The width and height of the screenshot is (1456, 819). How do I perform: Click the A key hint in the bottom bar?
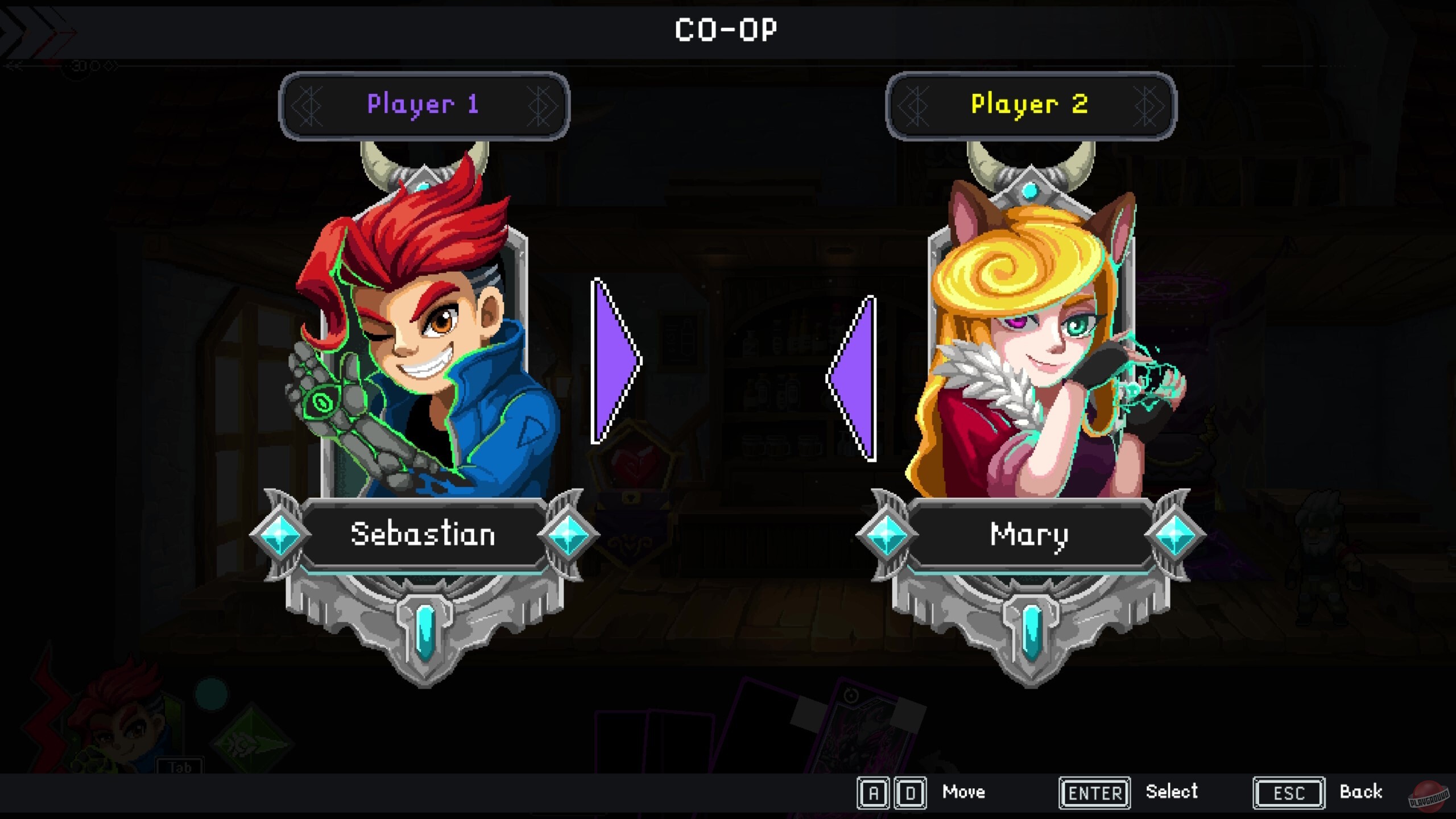874,791
